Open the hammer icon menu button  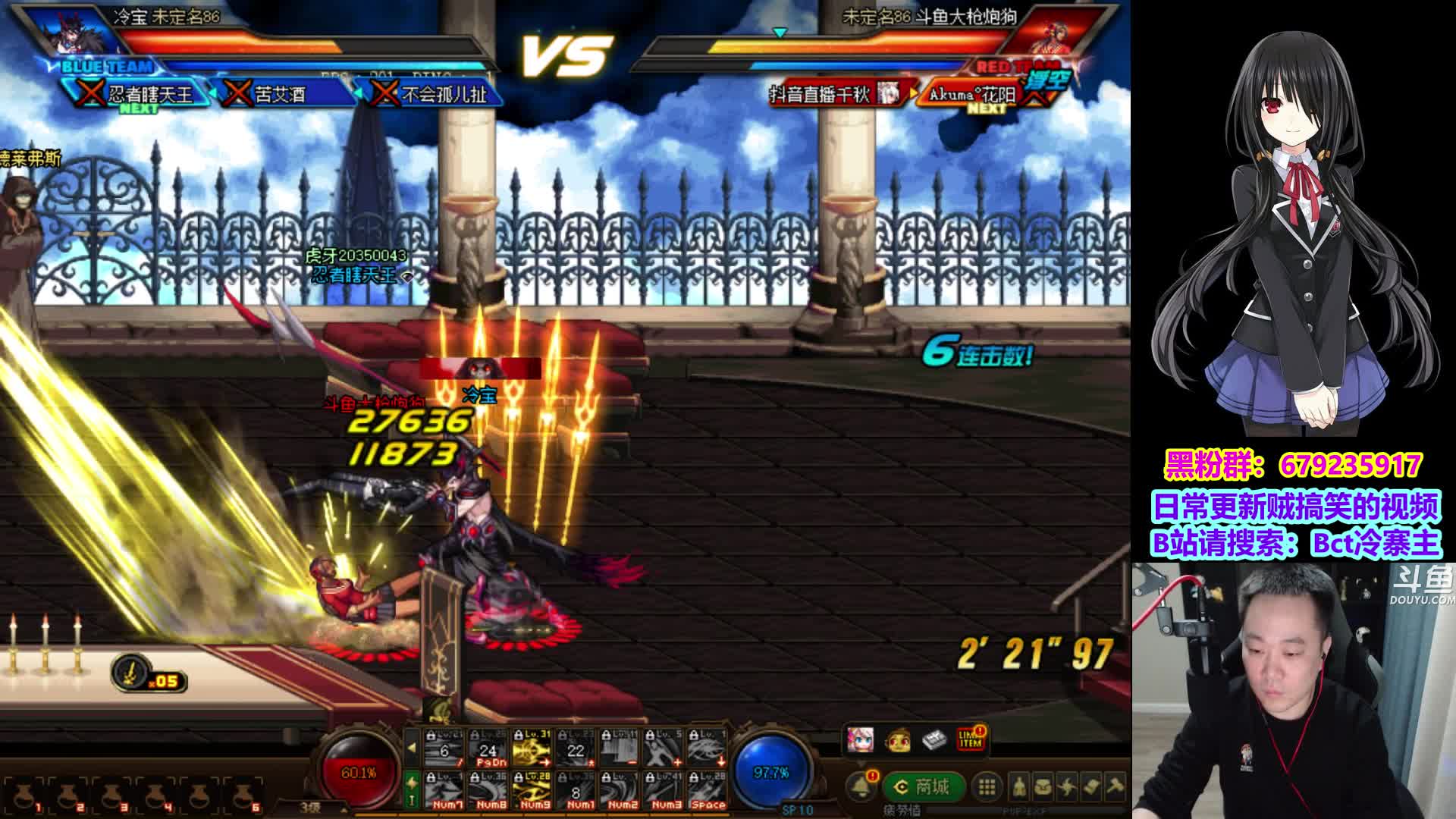[1115, 787]
